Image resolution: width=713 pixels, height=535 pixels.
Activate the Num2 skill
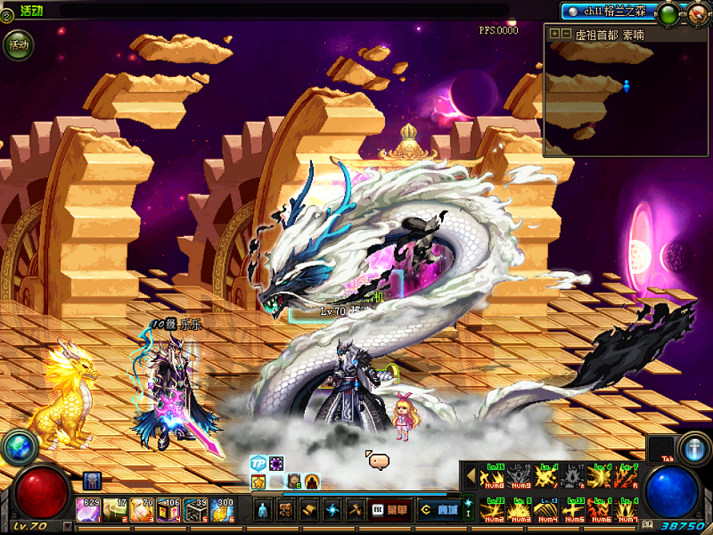click(x=493, y=508)
